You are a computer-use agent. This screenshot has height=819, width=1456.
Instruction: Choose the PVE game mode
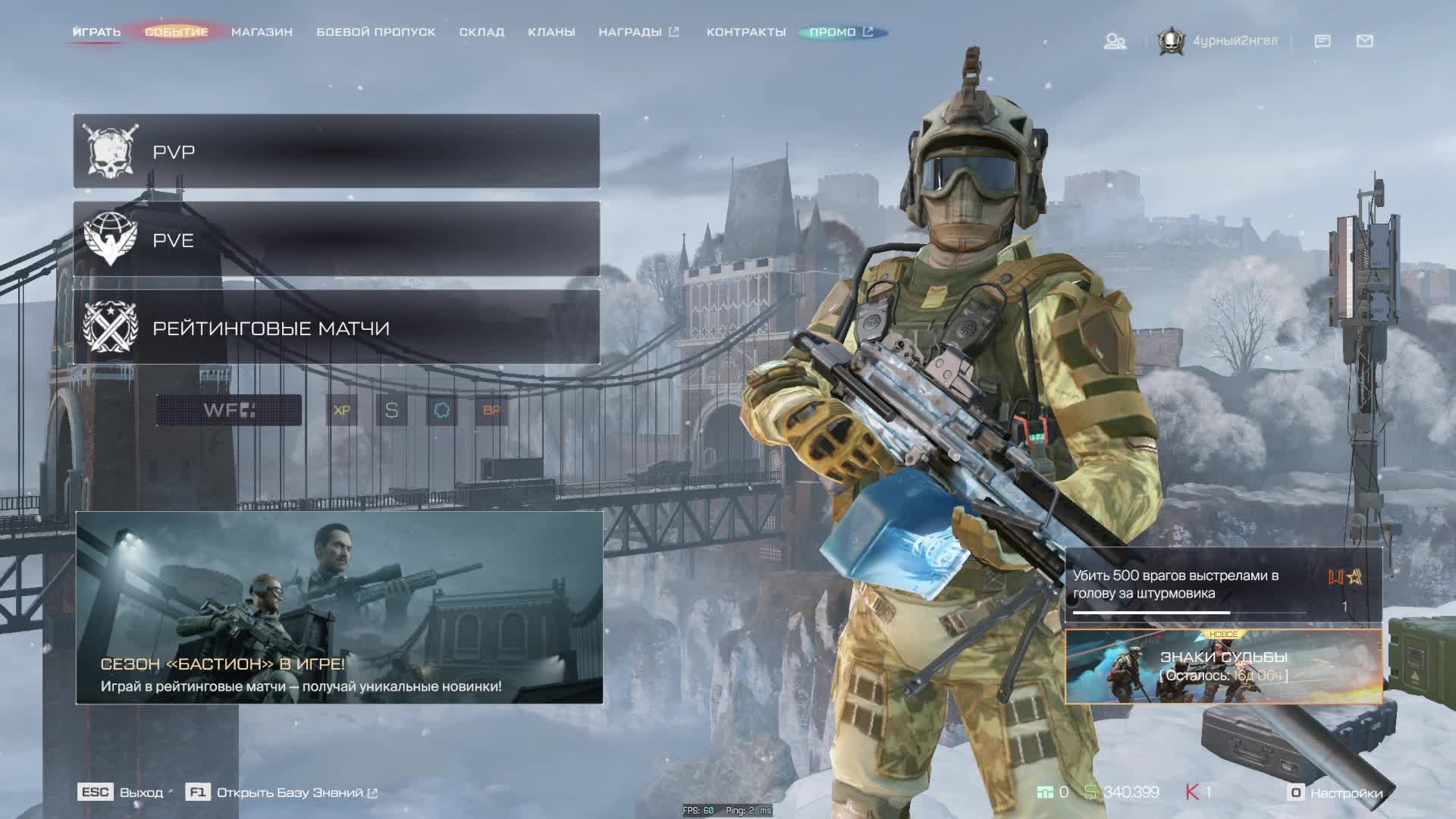(x=336, y=240)
